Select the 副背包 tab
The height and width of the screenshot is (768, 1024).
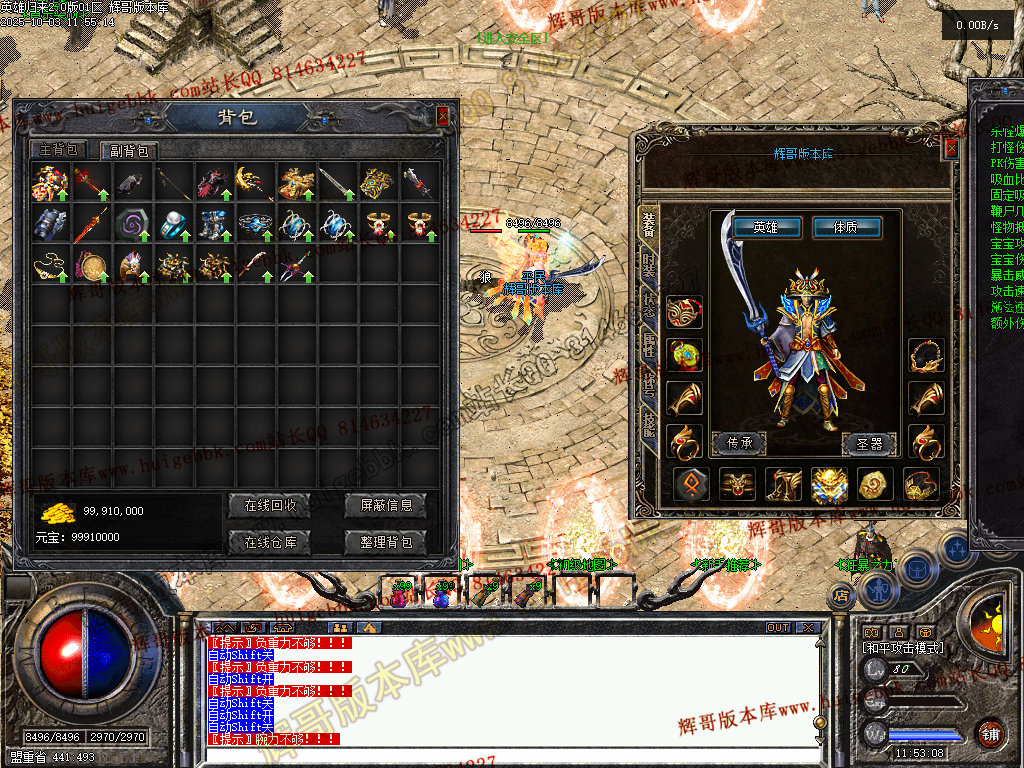129,151
